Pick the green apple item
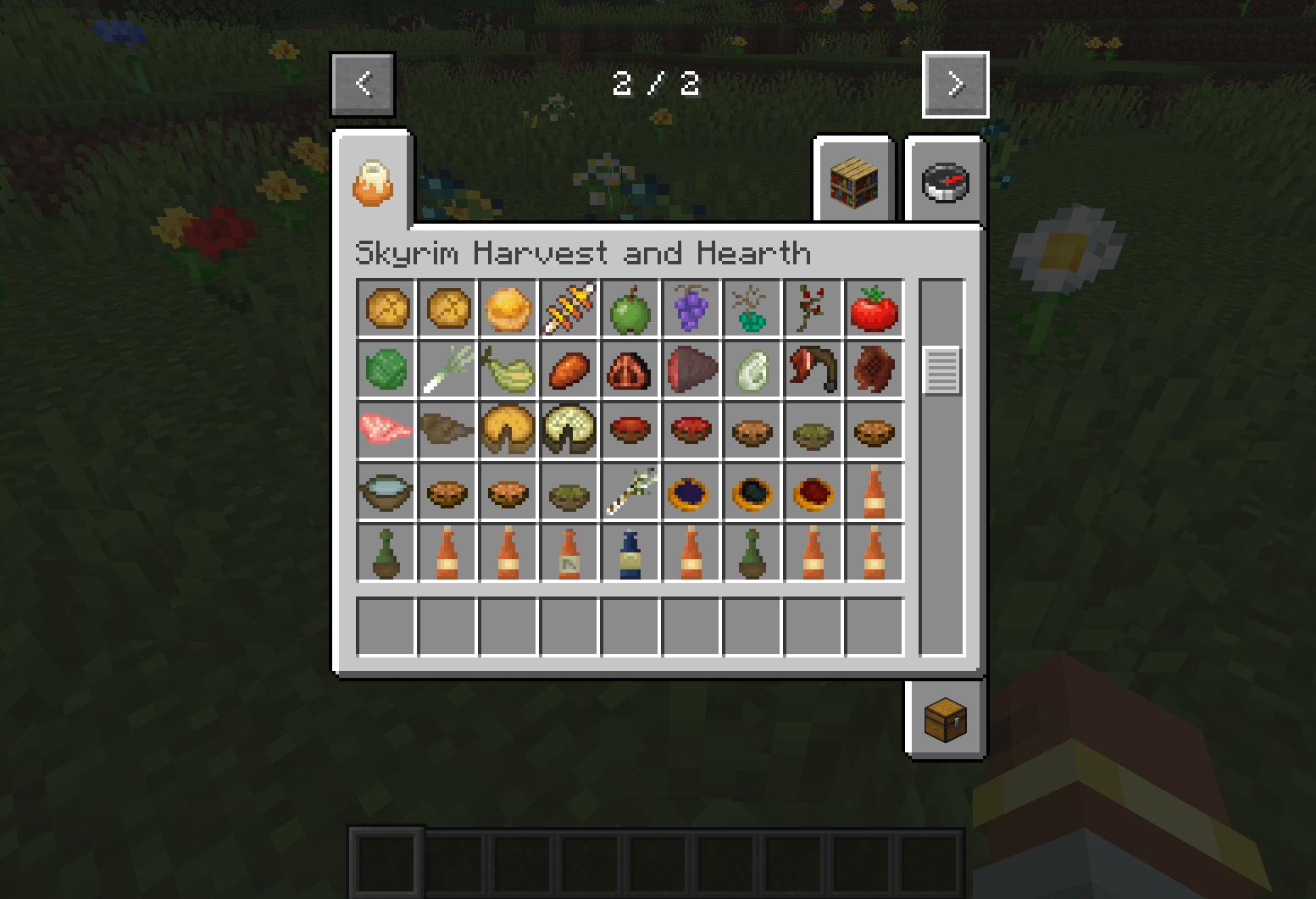 [x=630, y=309]
